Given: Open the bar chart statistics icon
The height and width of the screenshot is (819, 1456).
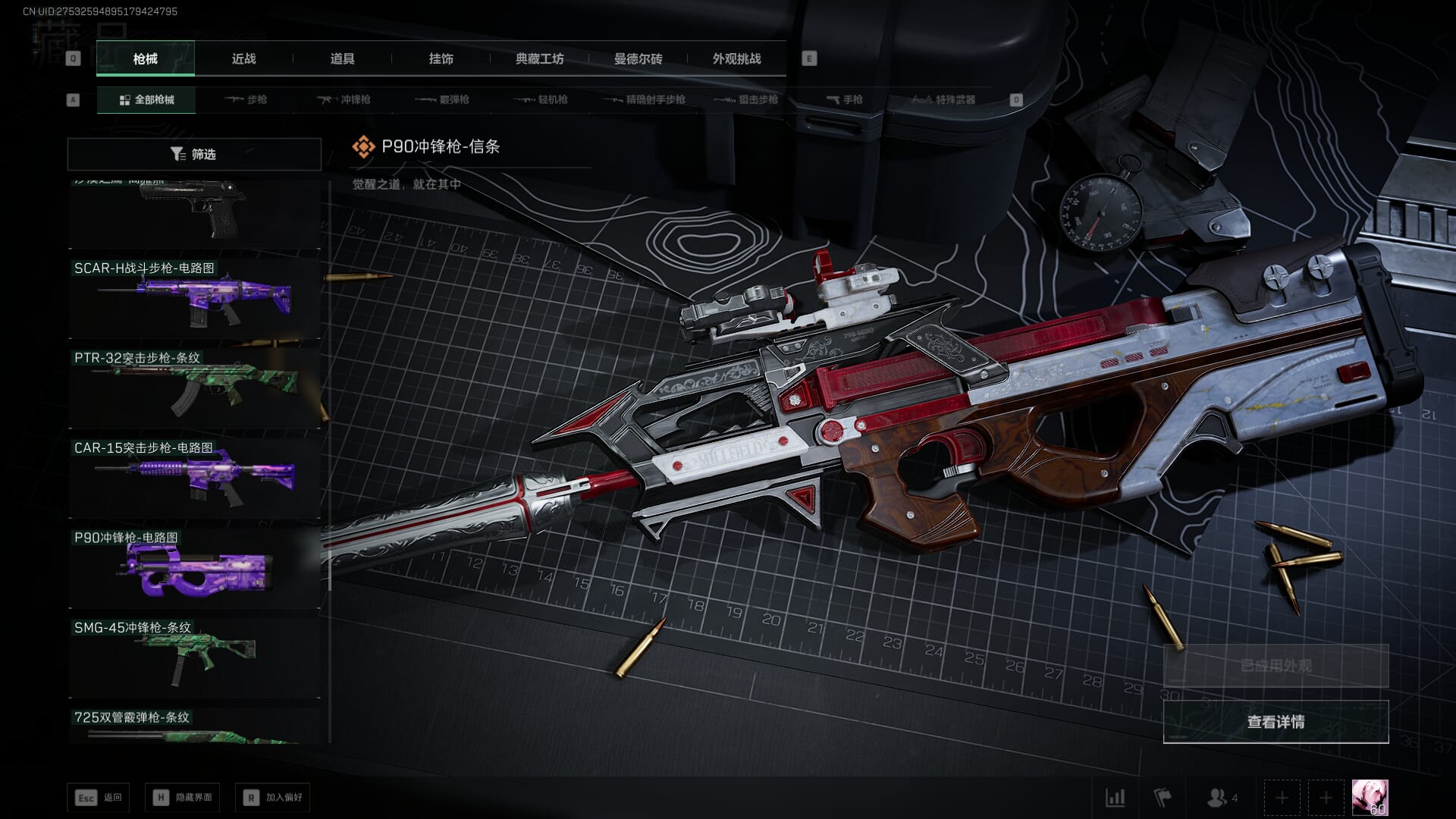Looking at the screenshot, I should 1115,798.
